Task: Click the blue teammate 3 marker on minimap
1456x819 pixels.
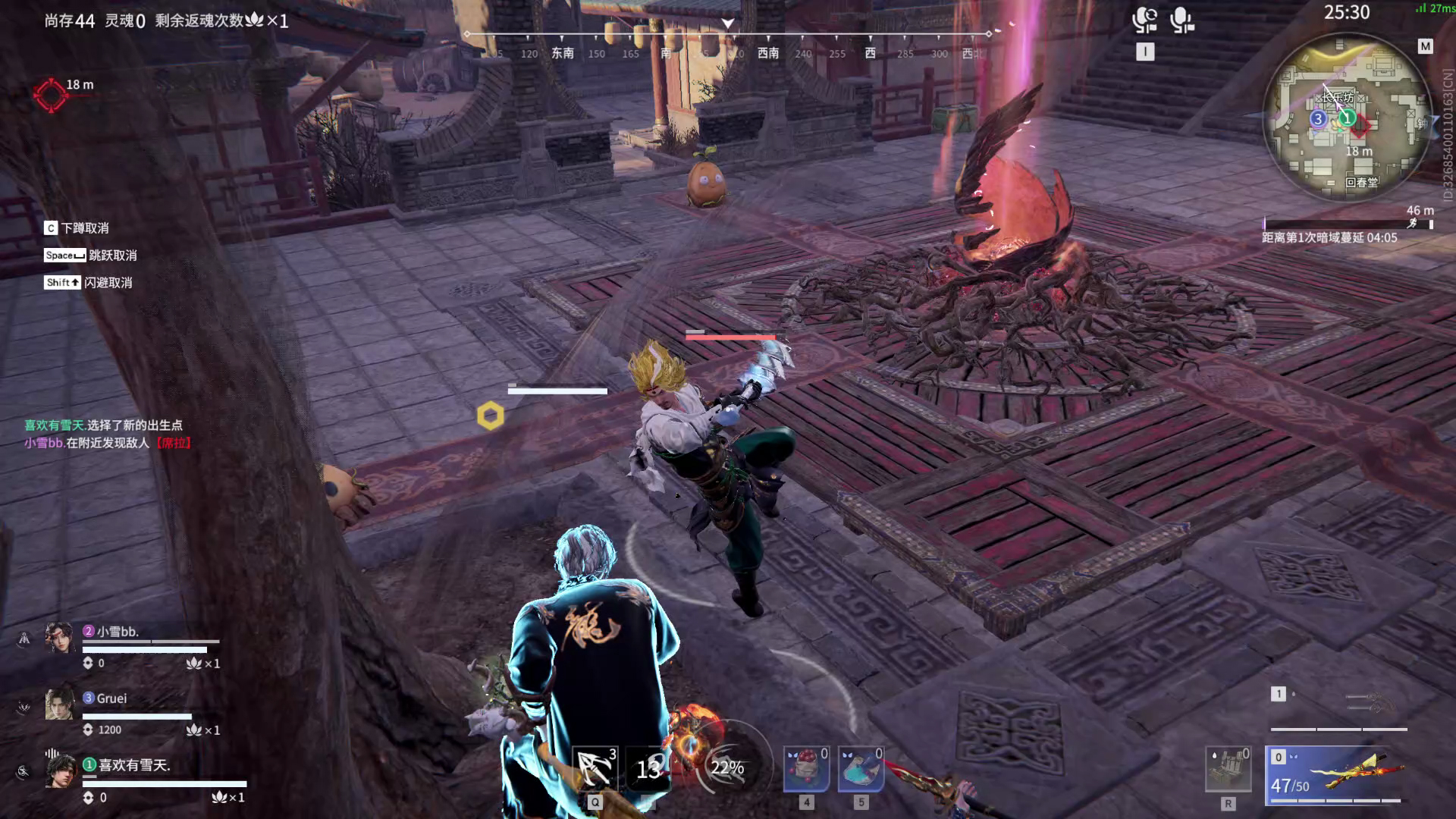Action: point(1318,118)
